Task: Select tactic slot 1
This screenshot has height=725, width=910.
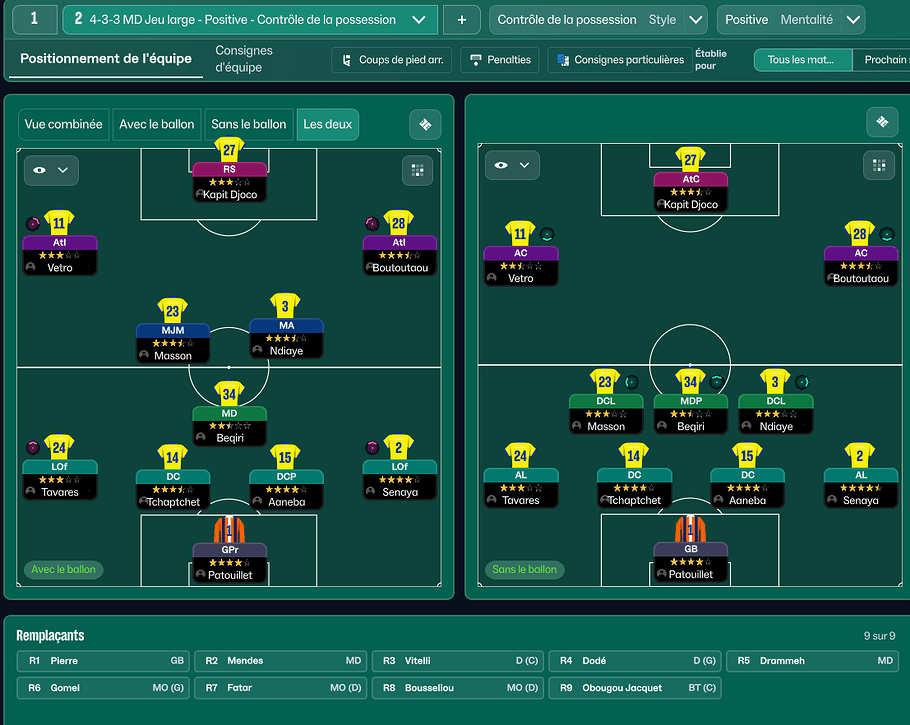Action: 35,19
